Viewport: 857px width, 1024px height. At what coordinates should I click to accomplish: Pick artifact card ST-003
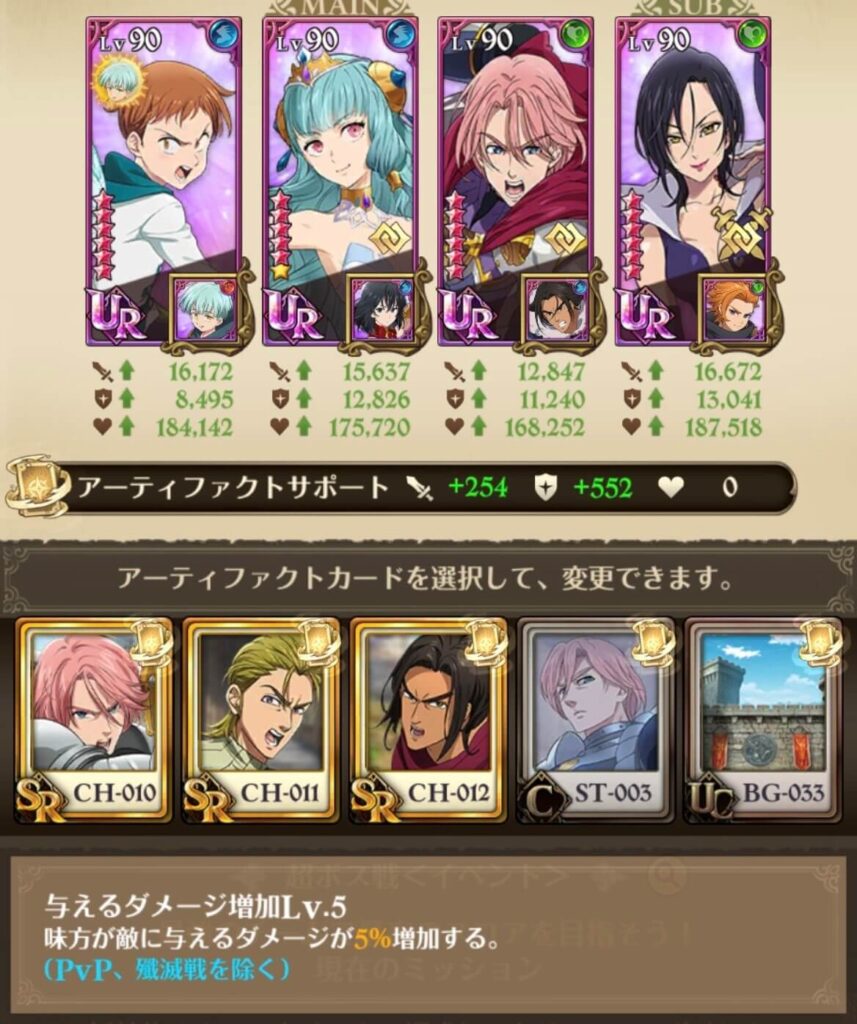click(595, 720)
